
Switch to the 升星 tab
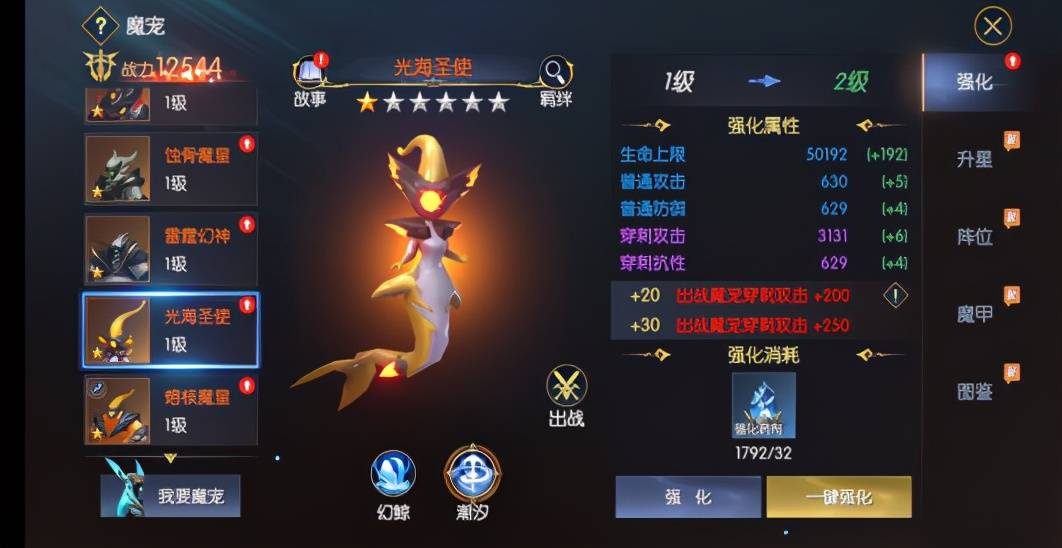[975, 159]
